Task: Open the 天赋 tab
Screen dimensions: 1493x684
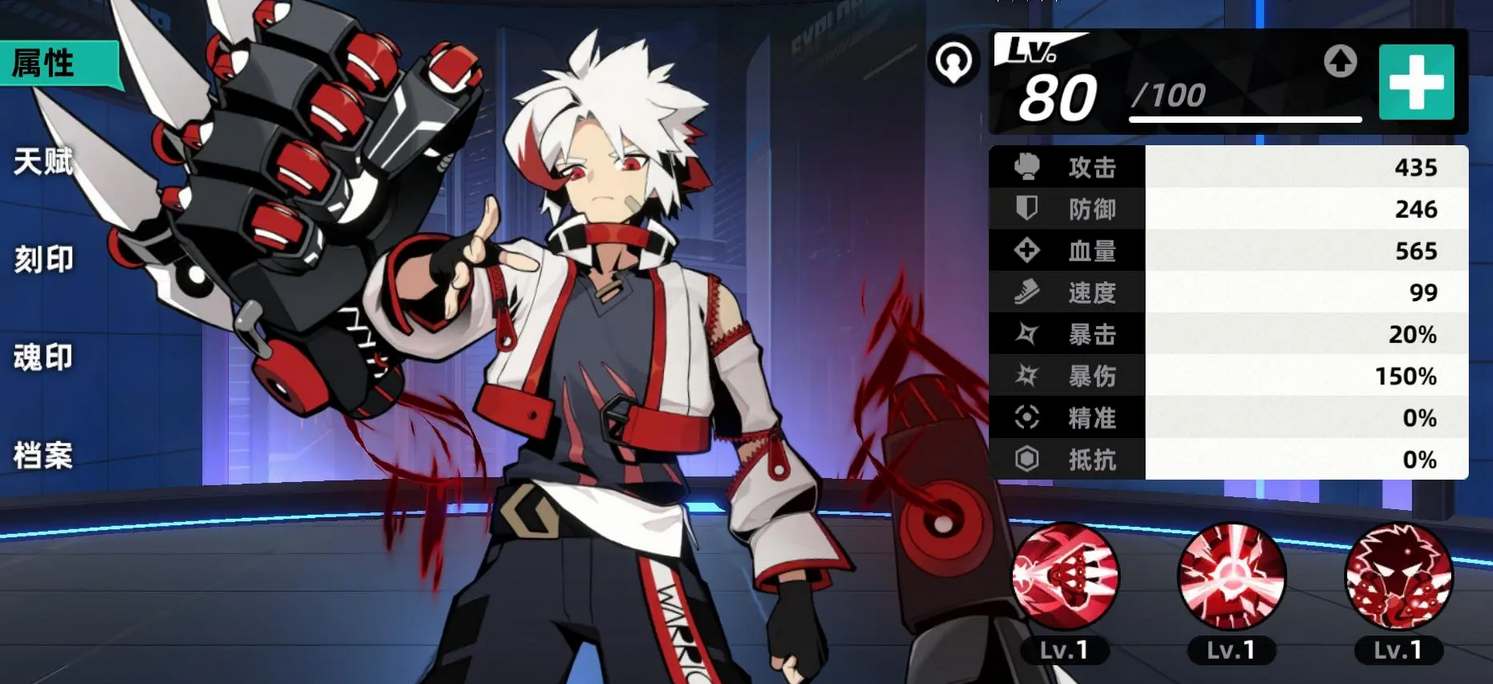Action: (x=44, y=162)
